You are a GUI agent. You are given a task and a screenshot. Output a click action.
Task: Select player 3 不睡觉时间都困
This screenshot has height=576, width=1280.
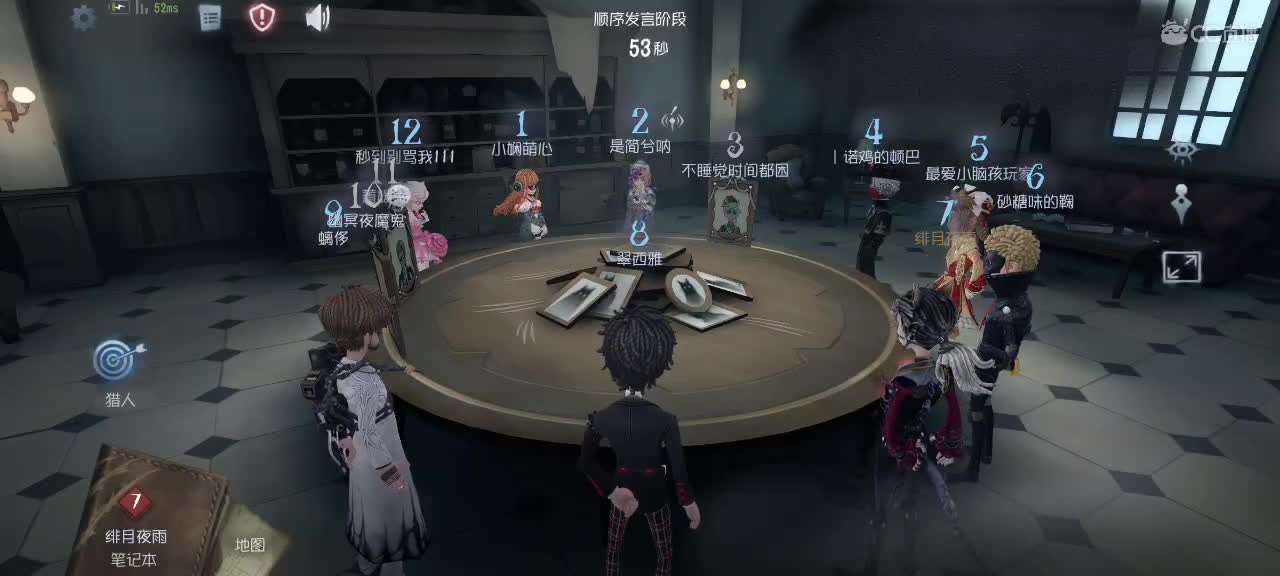point(735,169)
